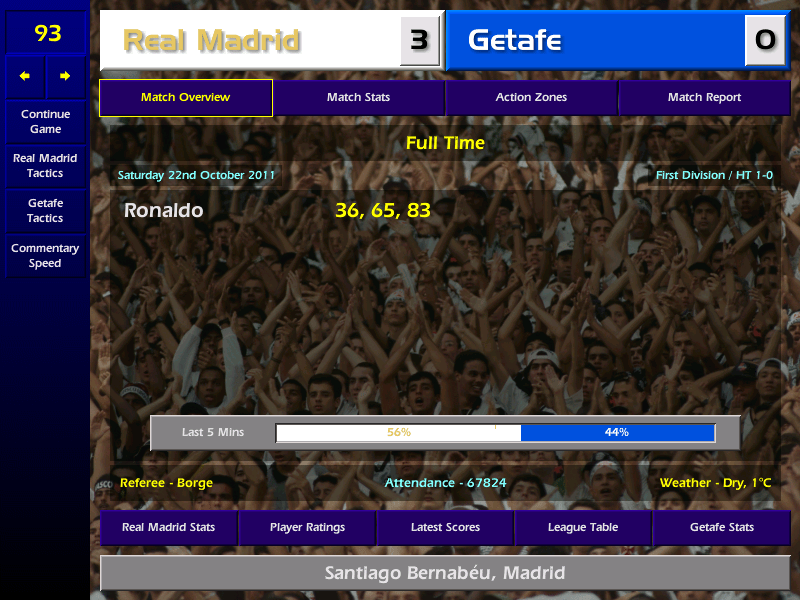Show the League Table
800x600 pixels.
(x=583, y=527)
